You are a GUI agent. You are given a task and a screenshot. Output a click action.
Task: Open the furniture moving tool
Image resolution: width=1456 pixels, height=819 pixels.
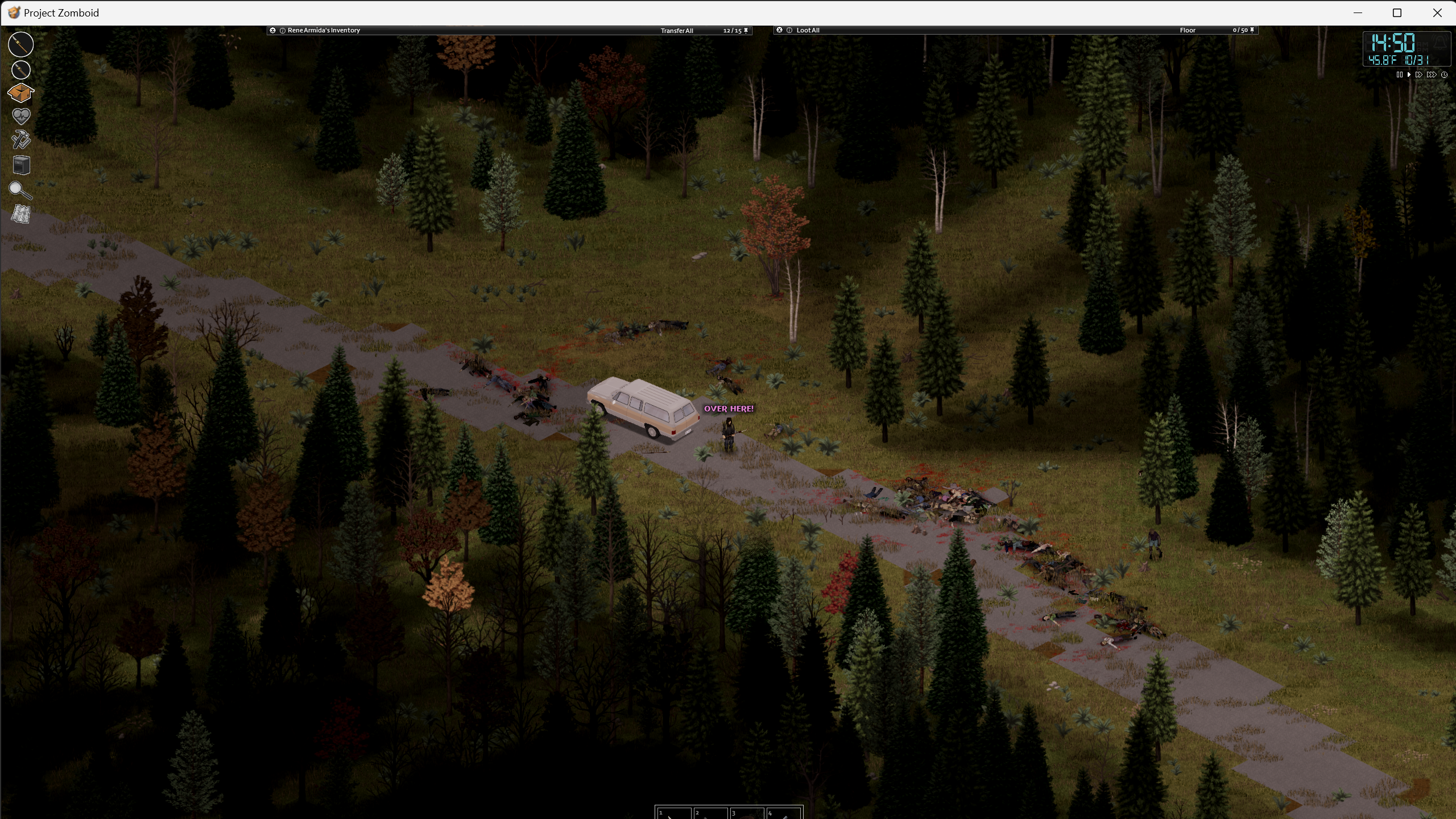pyautogui.click(x=21, y=165)
